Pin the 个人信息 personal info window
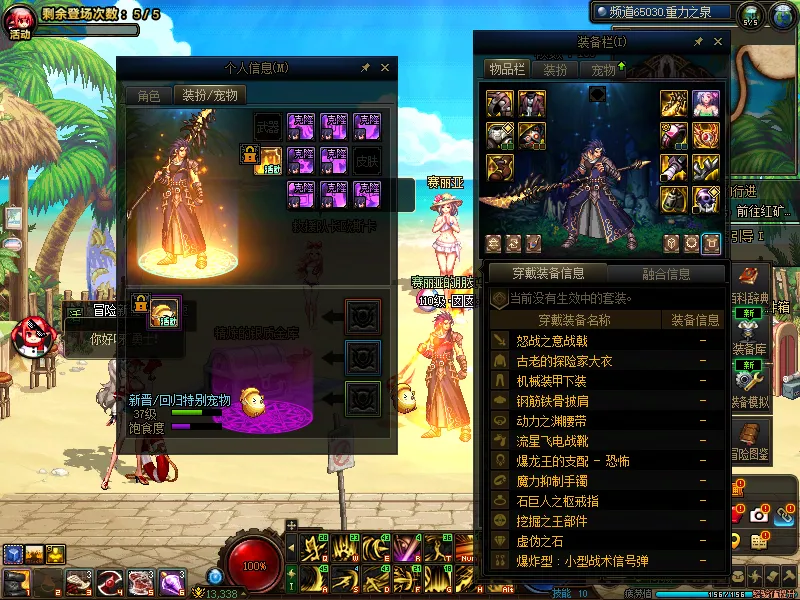This screenshot has height=600, width=800. (366, 68)
